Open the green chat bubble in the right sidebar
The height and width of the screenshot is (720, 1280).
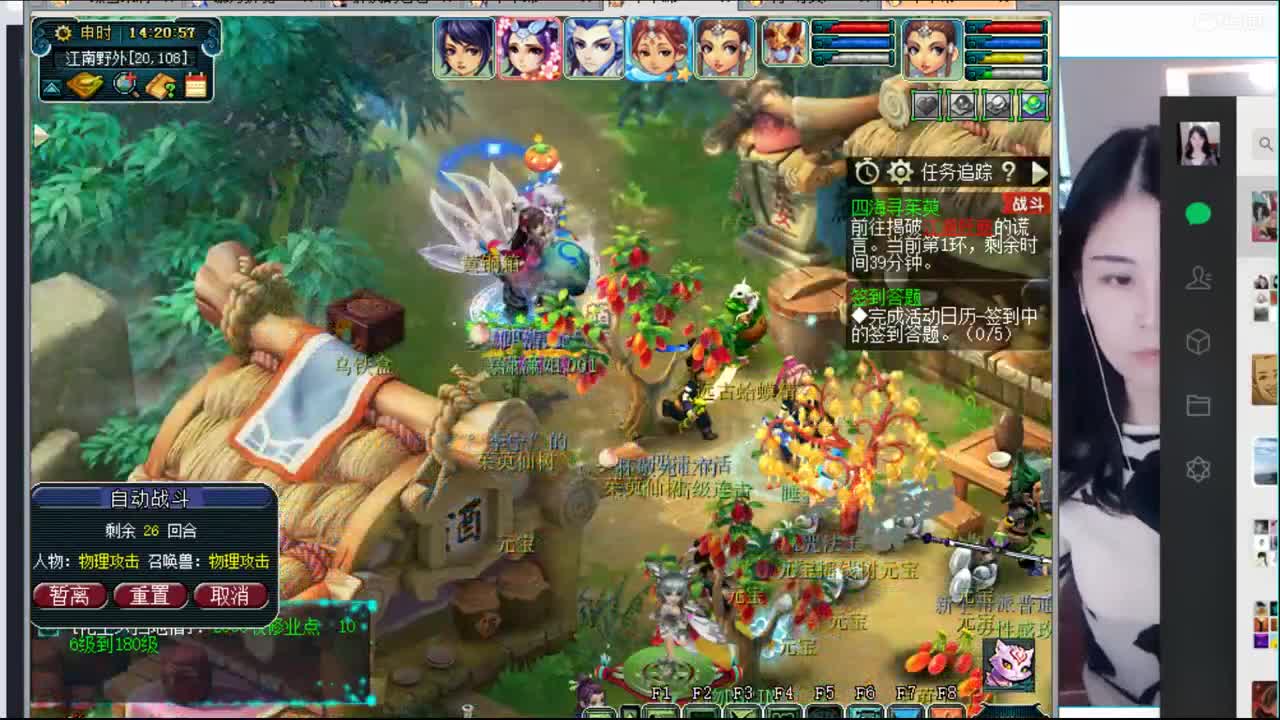(x=1199, y=215)
